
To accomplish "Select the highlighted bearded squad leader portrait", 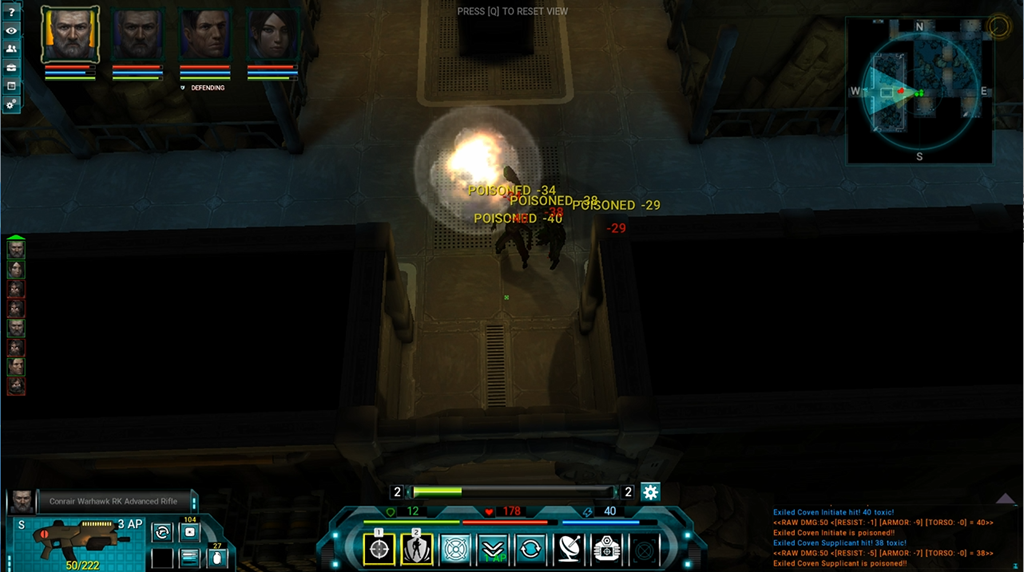I will point(70,35).
